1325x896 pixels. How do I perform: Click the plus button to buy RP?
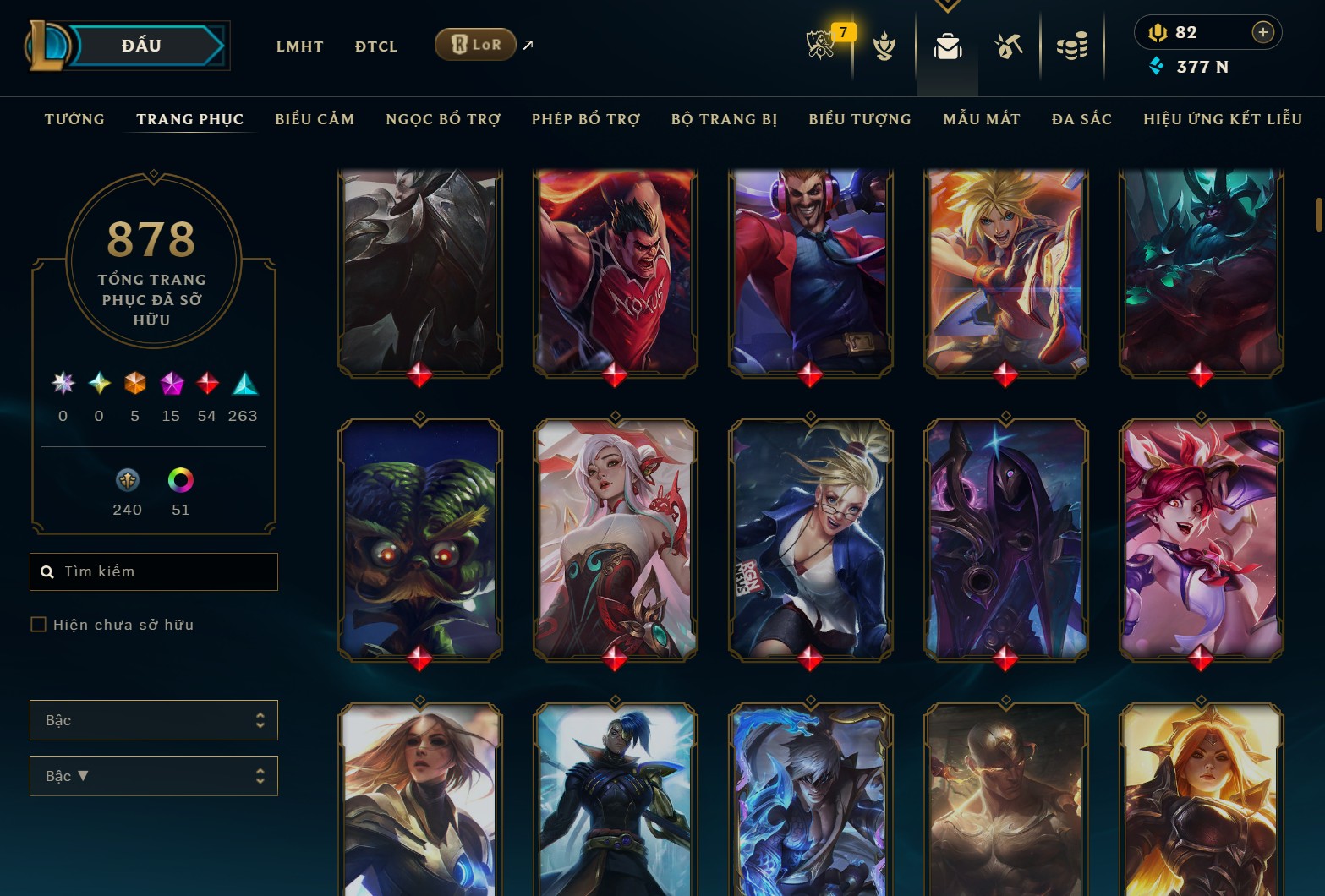[x=1263, y=32]
